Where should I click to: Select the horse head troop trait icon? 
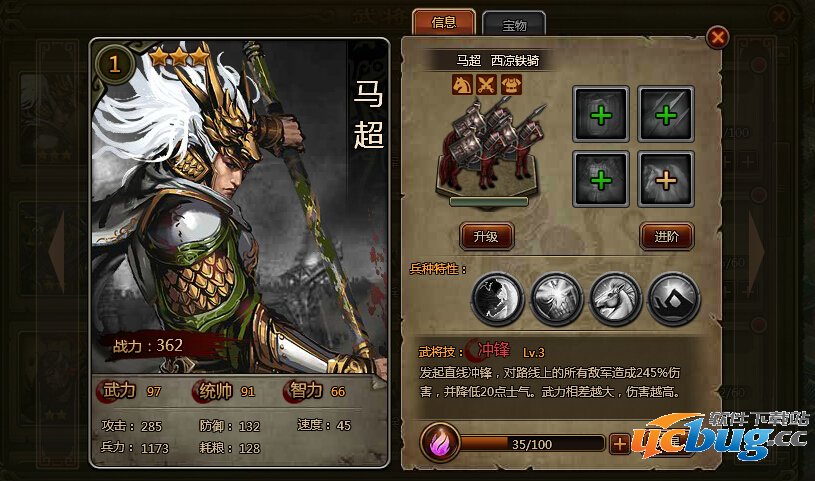613,297
